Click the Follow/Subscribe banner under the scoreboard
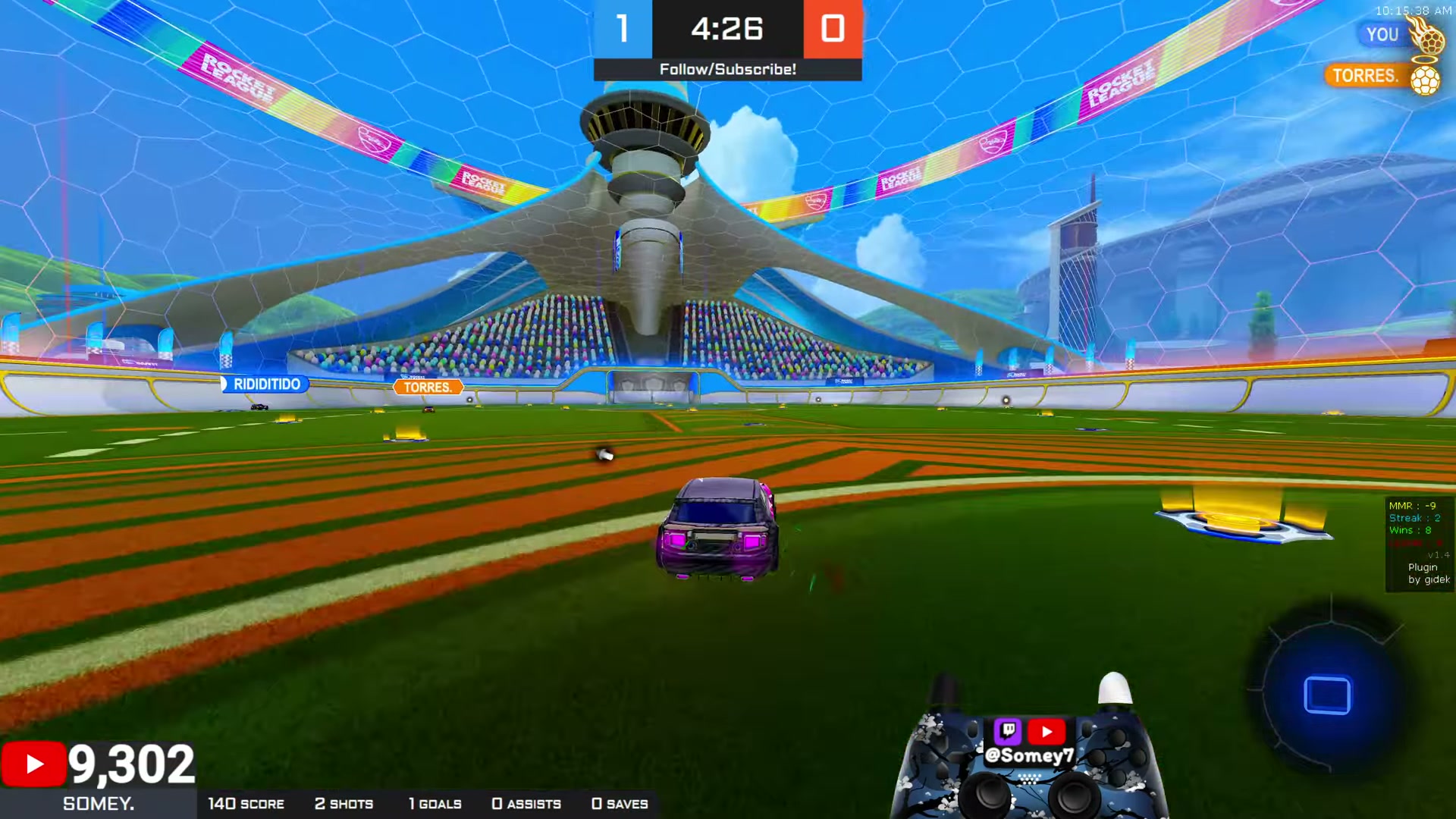 point(727,69)
